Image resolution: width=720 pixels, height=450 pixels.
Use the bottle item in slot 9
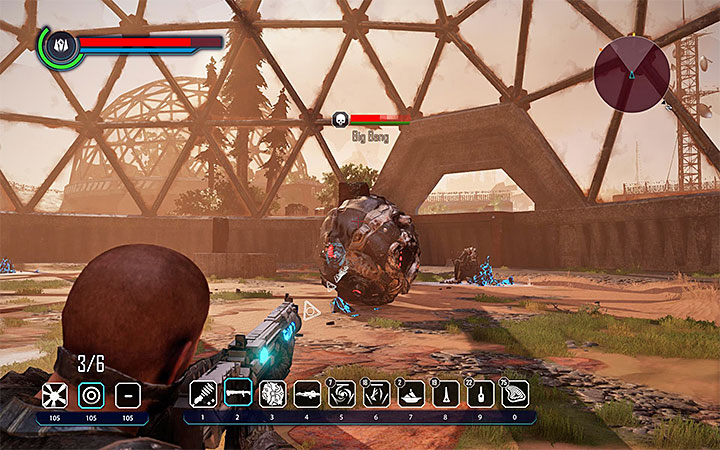click(x=481, y=394)
